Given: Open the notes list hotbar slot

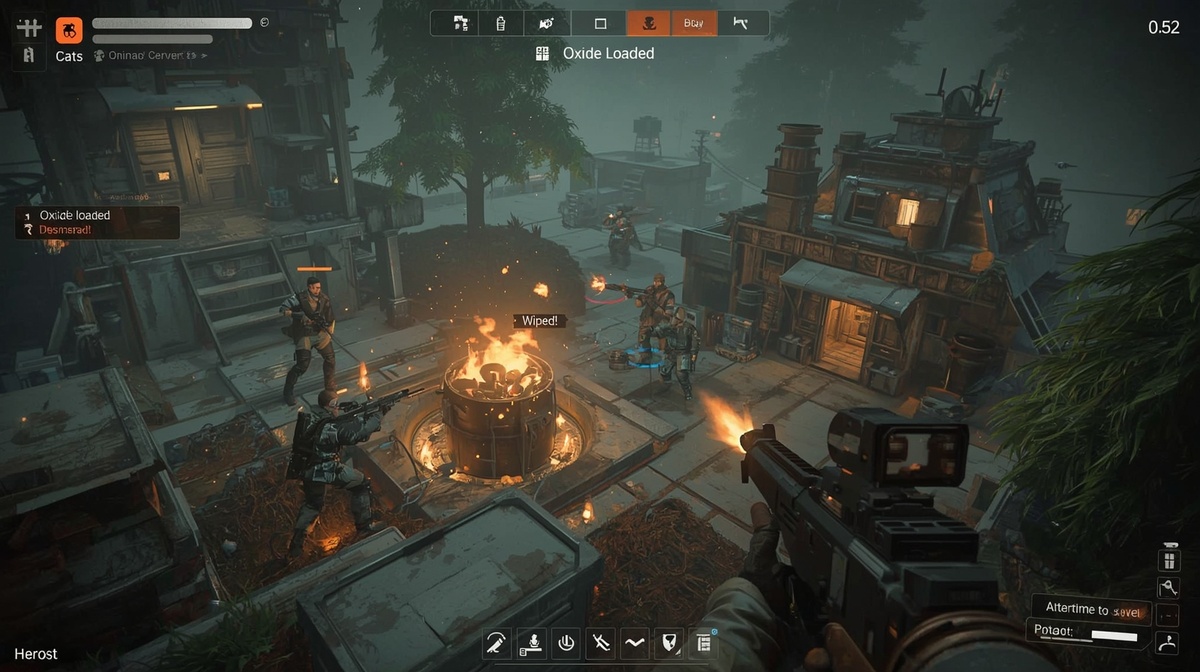Looking at the screenshot, I should point(702,644).
